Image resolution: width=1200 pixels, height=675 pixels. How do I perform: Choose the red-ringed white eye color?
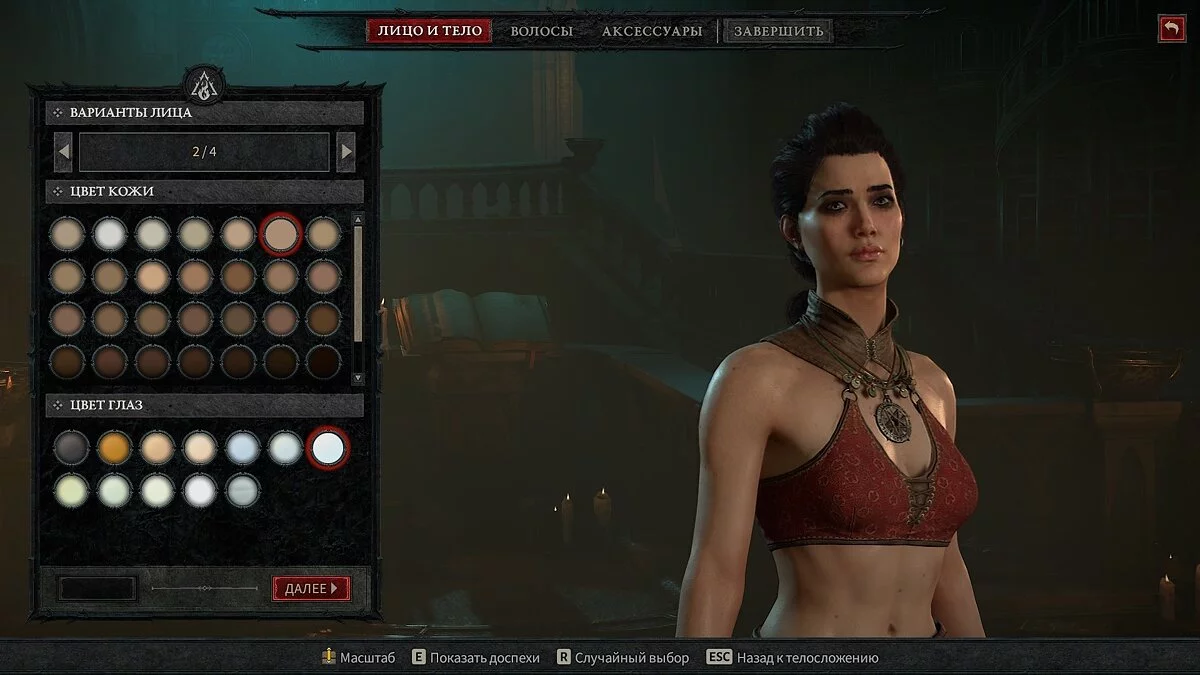[328, 447]
